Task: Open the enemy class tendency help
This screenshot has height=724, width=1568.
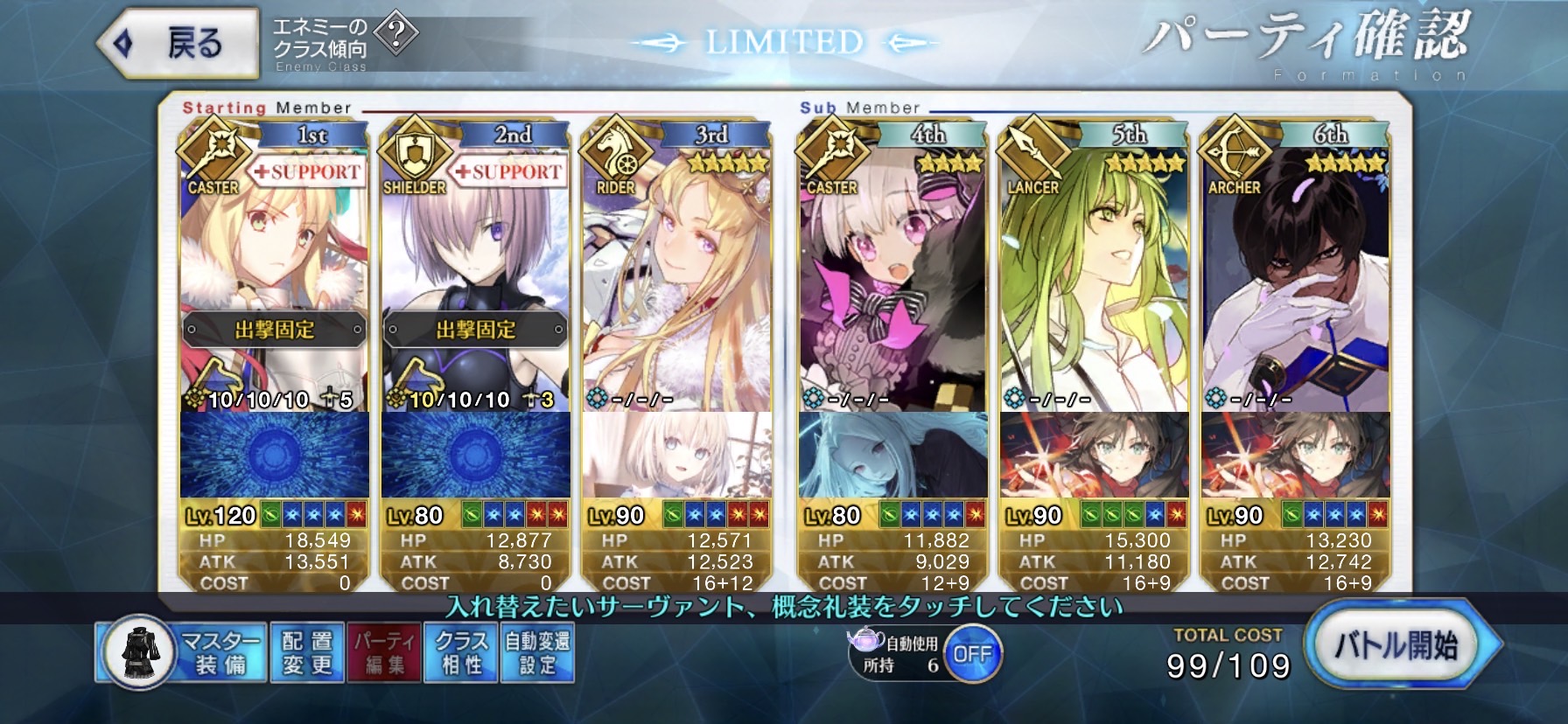Action: pos(396,34)
